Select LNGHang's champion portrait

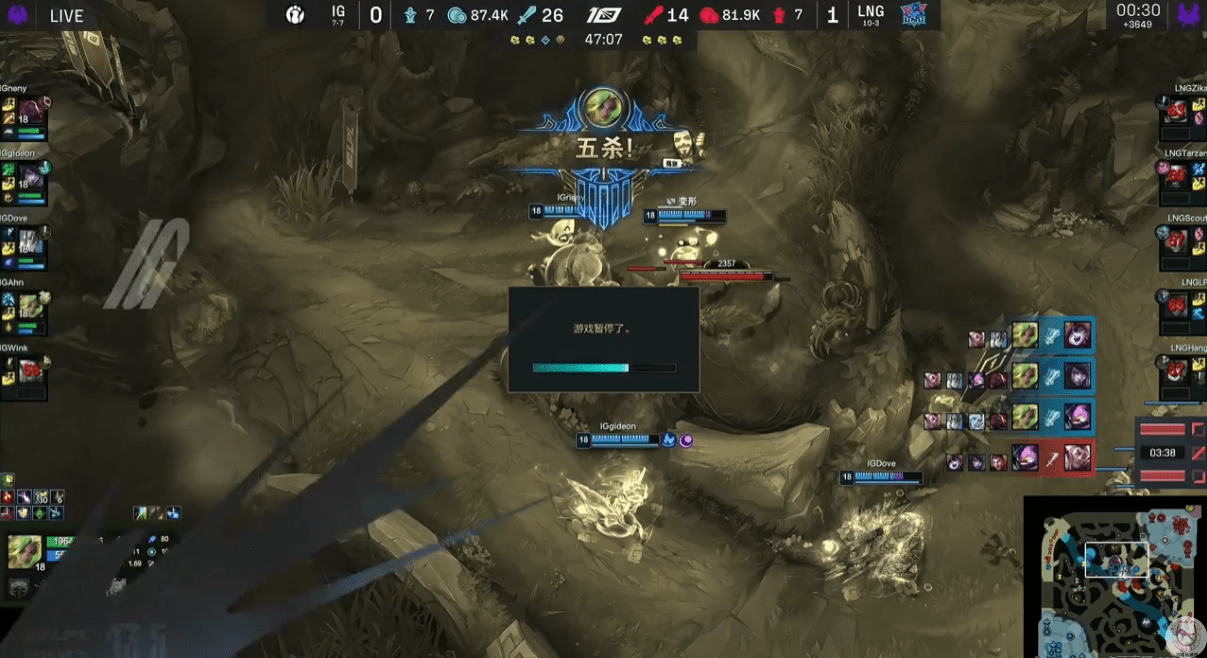pyautogui.click(x=1176, y=373)
